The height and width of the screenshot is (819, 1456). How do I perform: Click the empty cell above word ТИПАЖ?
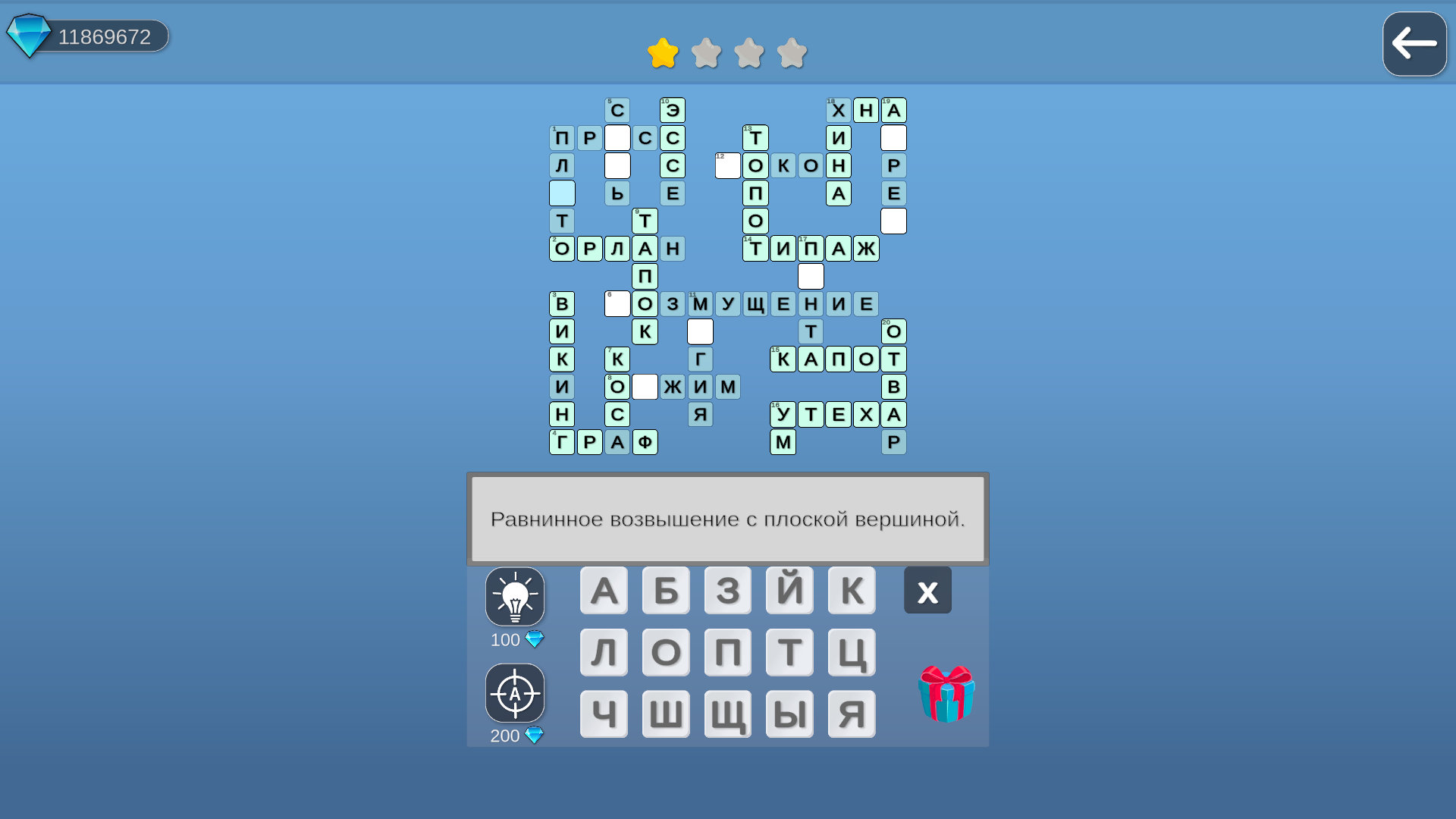(893, 221)
